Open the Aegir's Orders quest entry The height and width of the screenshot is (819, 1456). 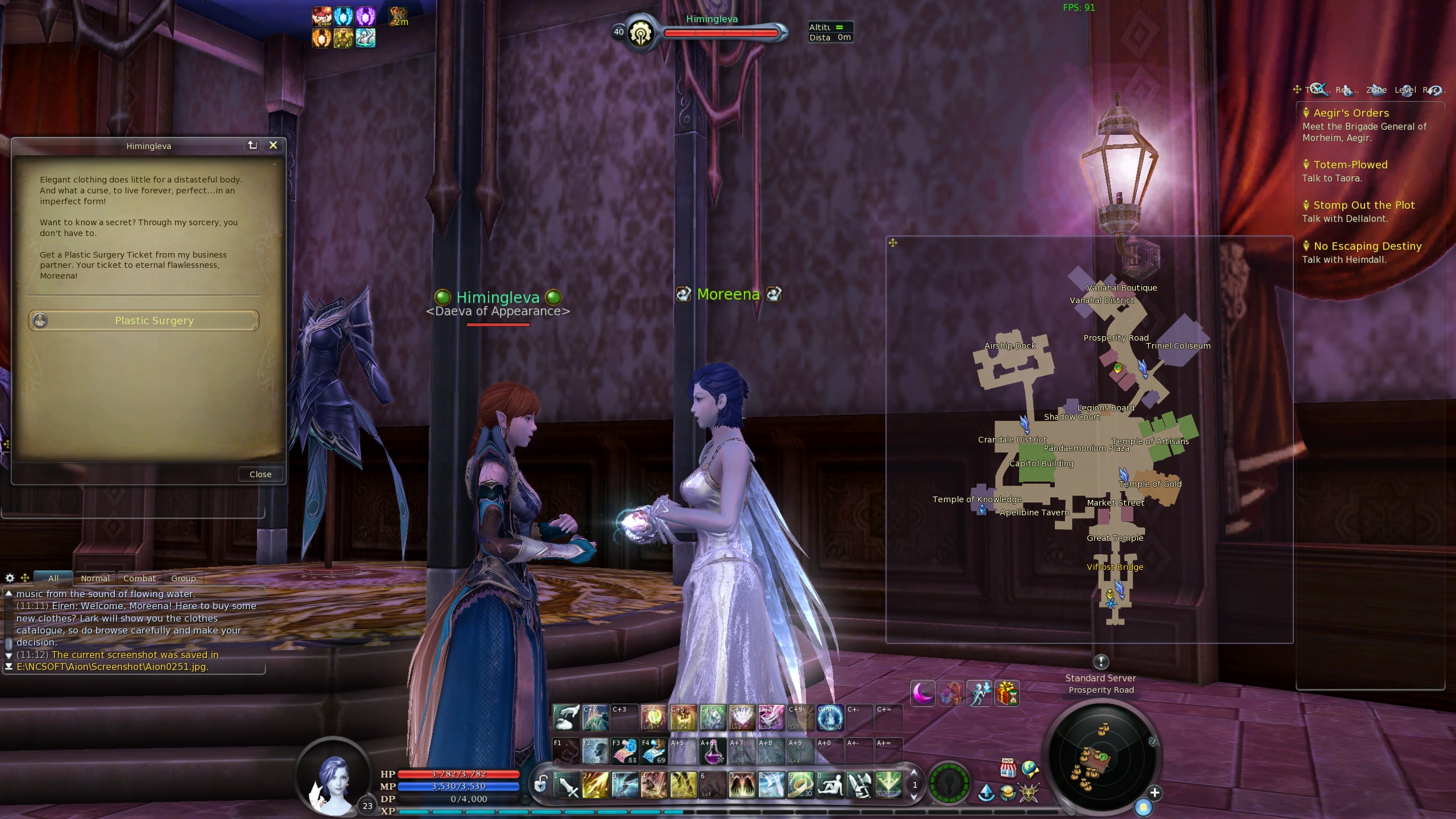(x=1351, y=113)
